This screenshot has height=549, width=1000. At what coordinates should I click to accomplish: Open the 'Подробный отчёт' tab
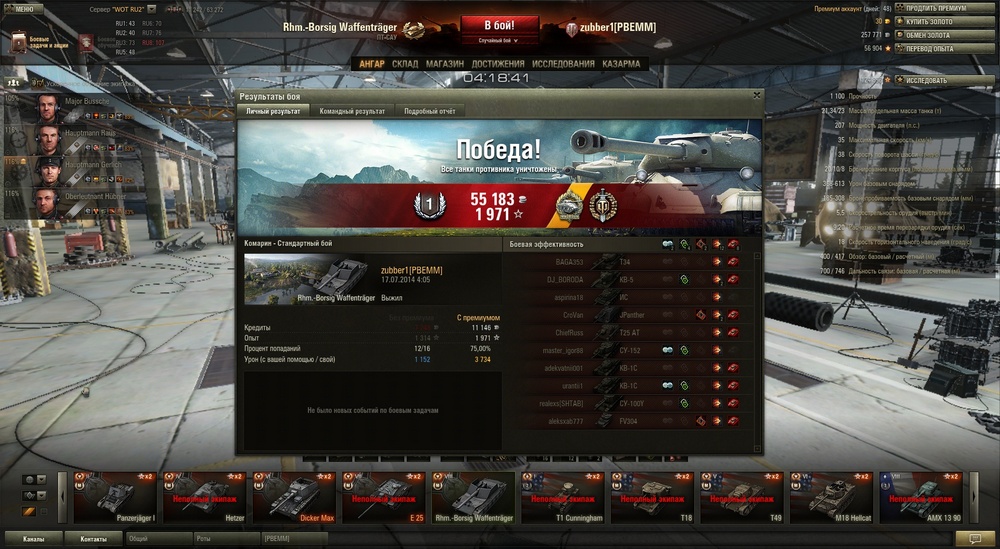[429, 111]
